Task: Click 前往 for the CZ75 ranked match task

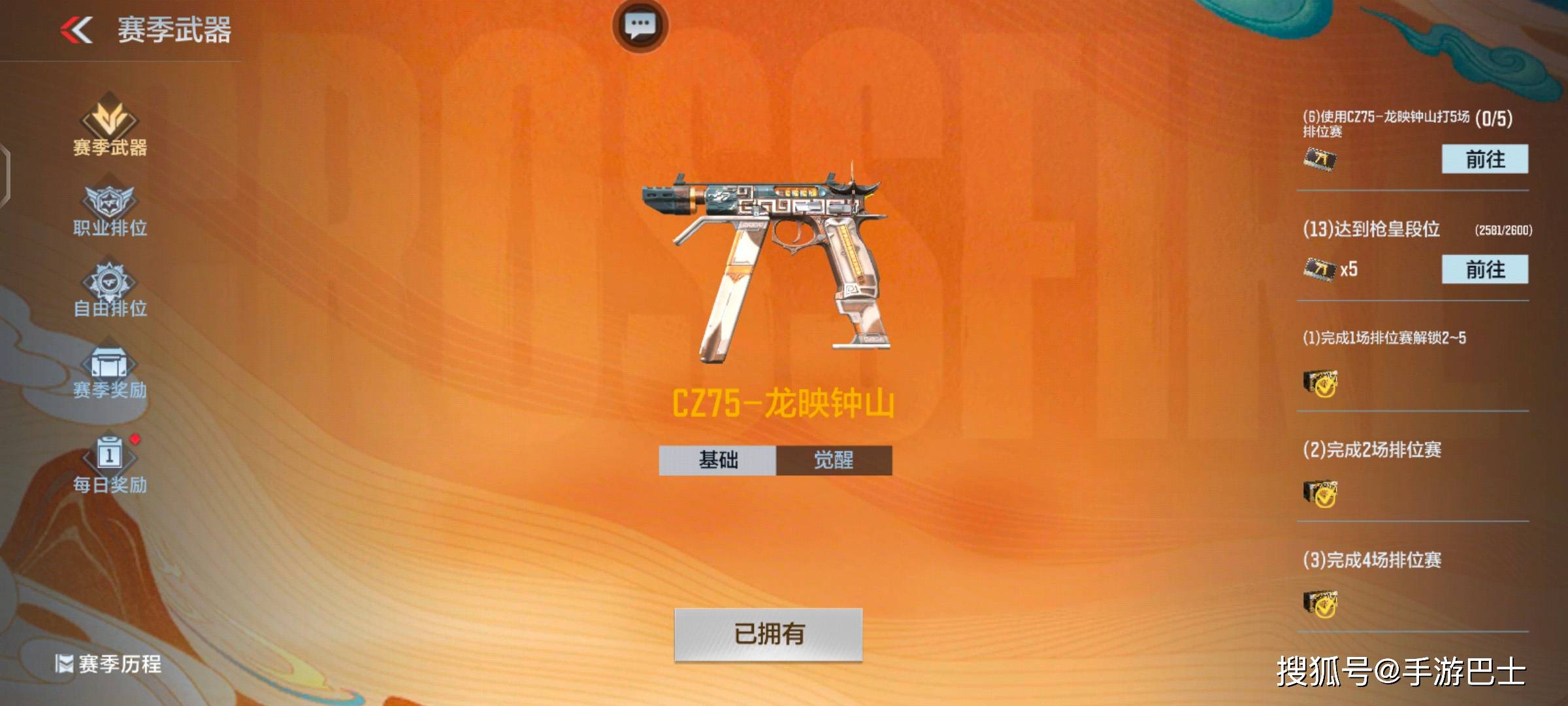Action: point(1484,159)
